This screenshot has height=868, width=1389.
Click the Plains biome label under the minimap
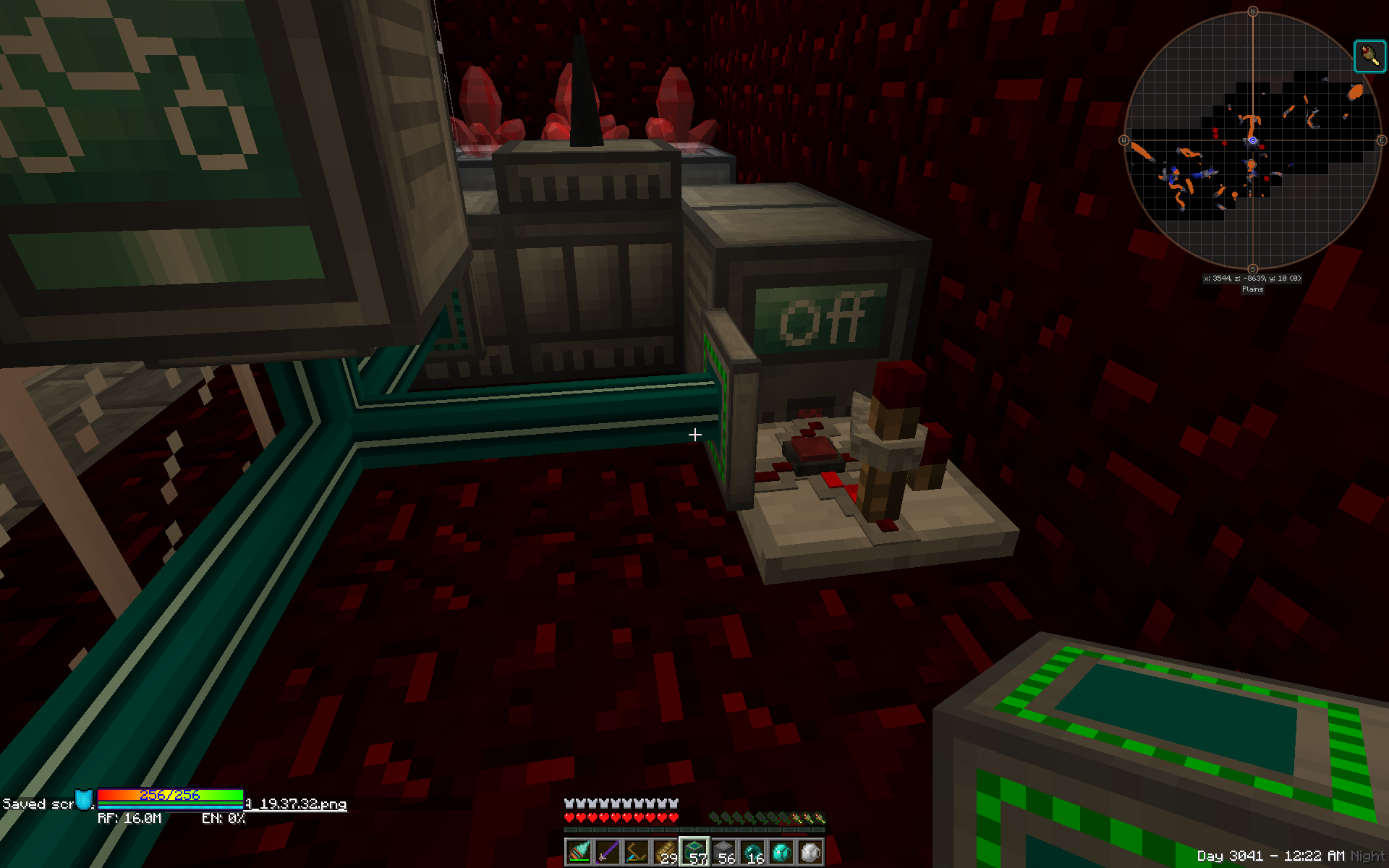(x=1252, y=289)
